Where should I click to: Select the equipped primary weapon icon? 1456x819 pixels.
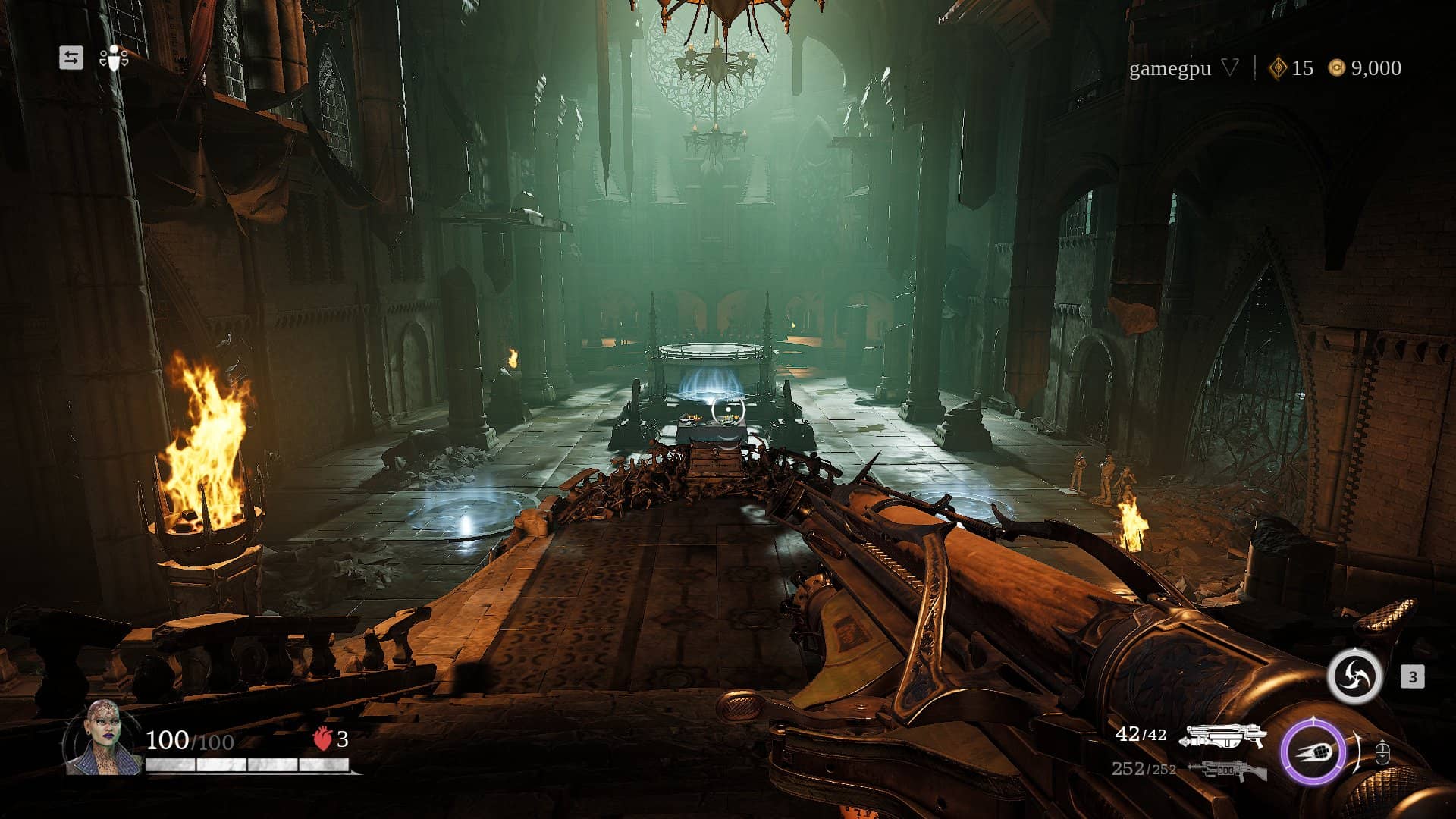[x=1226, y=735]
